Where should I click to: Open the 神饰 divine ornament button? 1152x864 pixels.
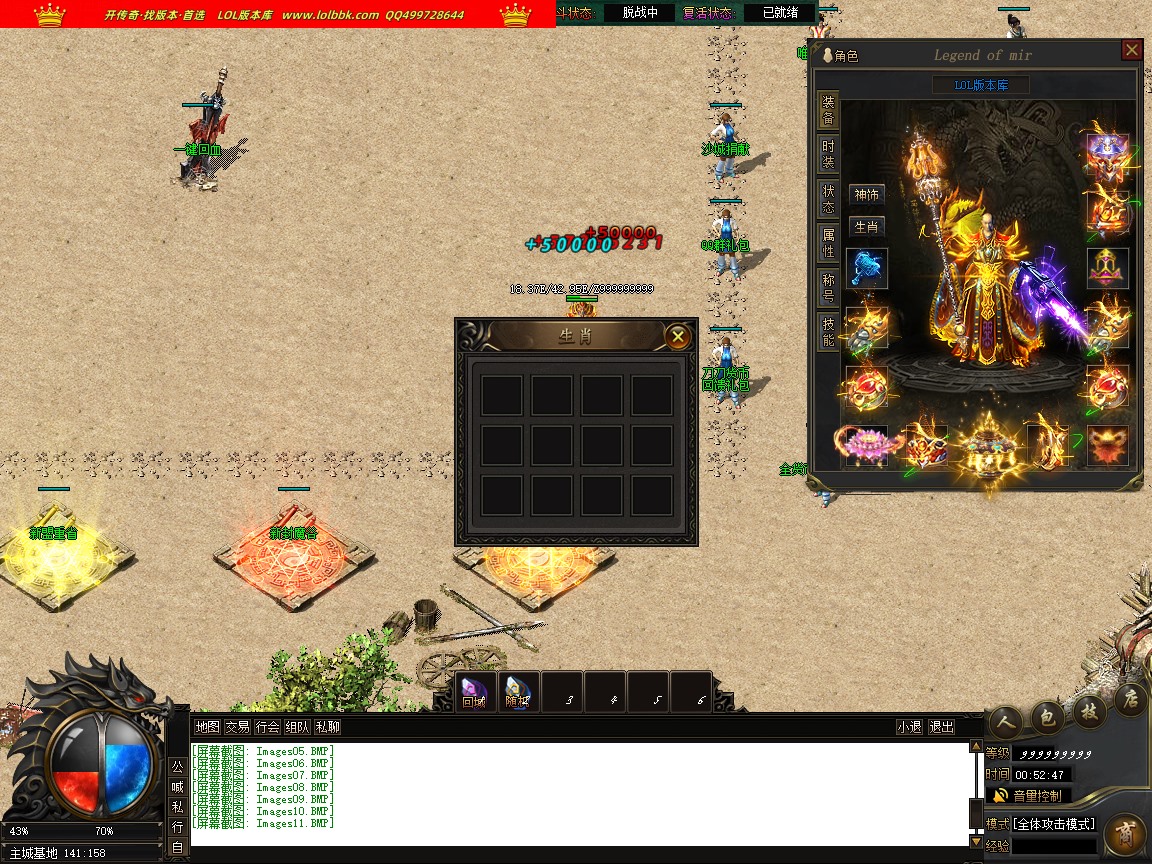pos(866,194)
